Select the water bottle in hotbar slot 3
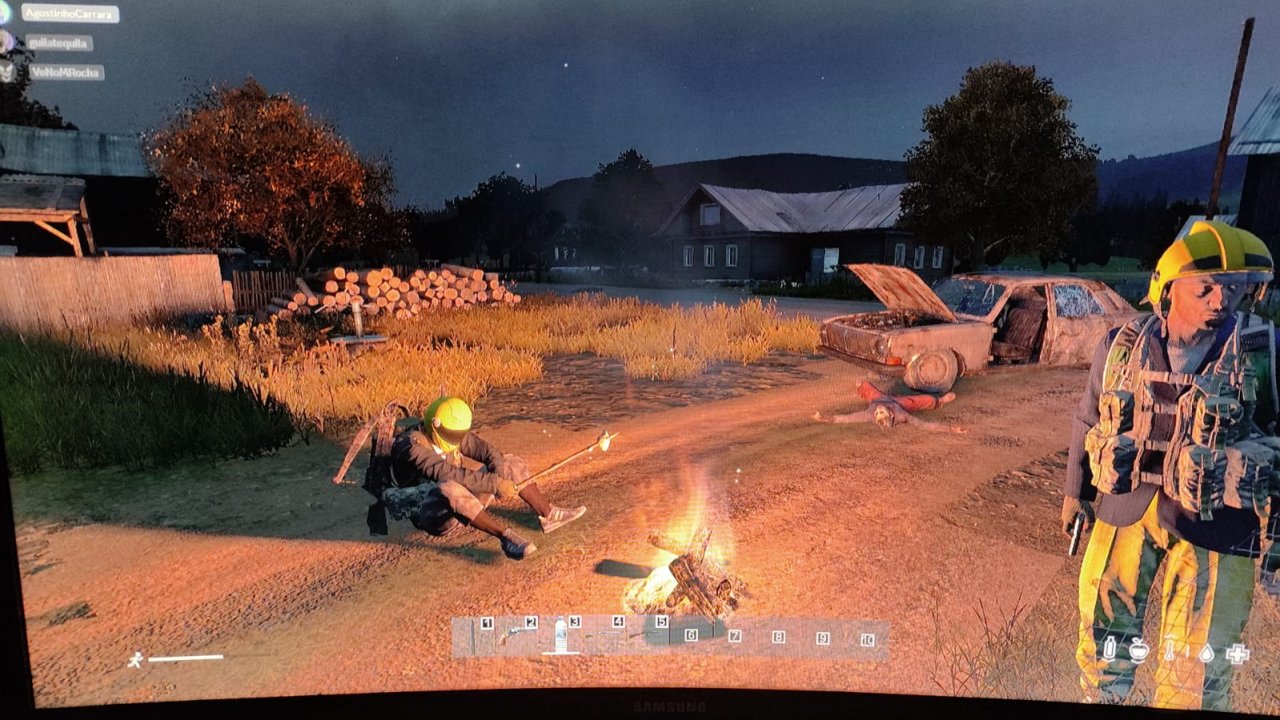1280x720 pixels. pos(561,636)
